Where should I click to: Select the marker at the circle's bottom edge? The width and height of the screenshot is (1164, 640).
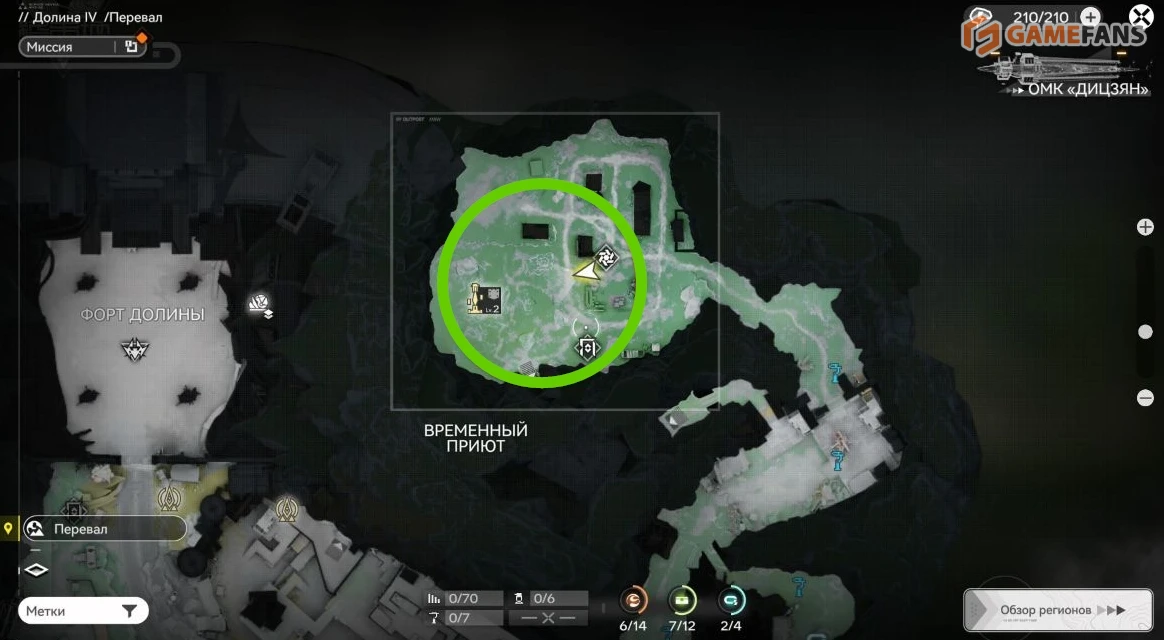pyautogui.click(x=587, y=348)
